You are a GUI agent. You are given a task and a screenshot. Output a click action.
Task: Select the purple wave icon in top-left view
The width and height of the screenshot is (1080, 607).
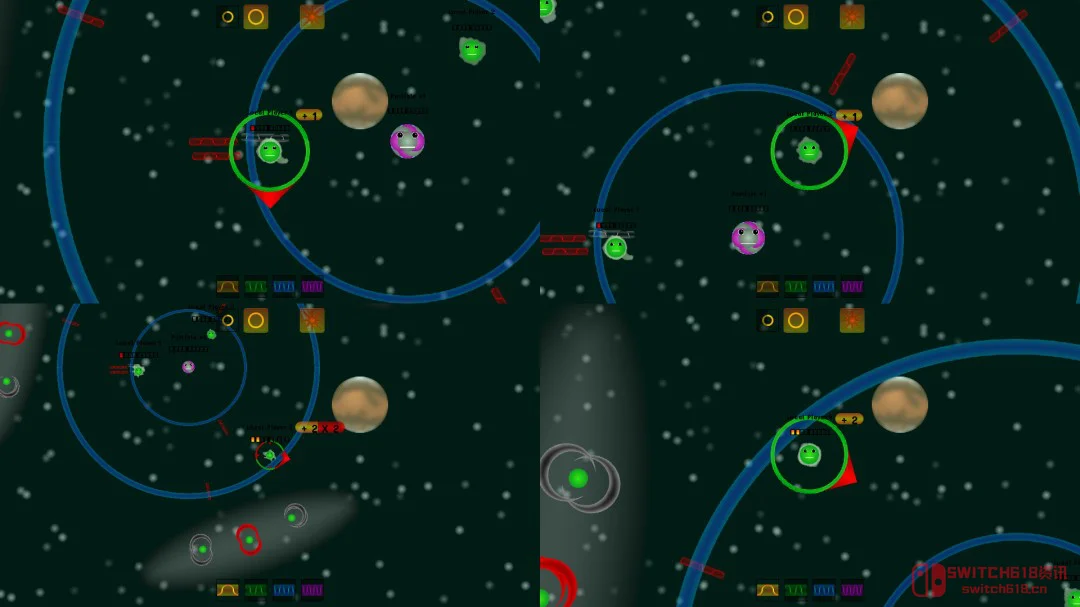point(312,286)
